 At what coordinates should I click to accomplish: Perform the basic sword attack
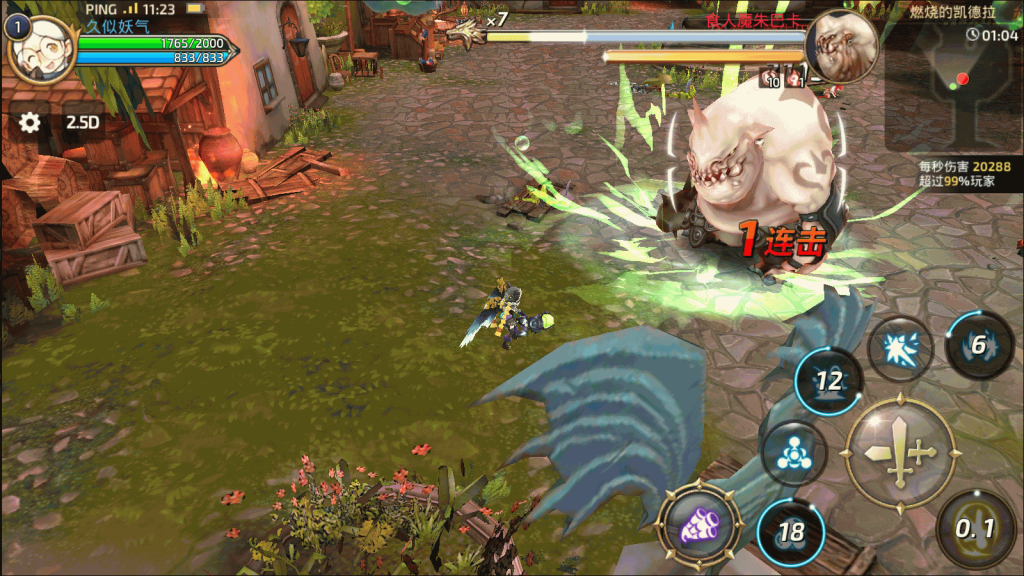pyautogui.click(x=900, y=453)
